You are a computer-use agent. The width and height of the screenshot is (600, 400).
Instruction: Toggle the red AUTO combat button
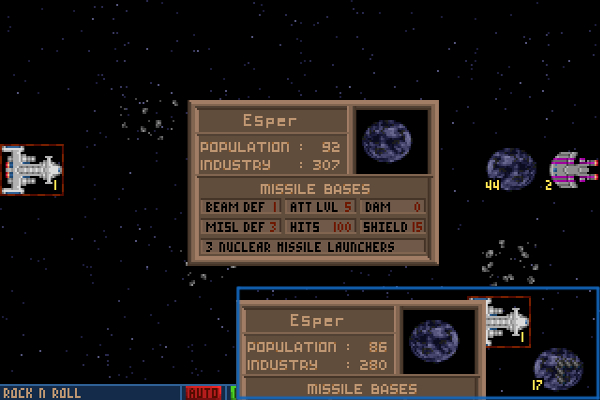point(204,393)
